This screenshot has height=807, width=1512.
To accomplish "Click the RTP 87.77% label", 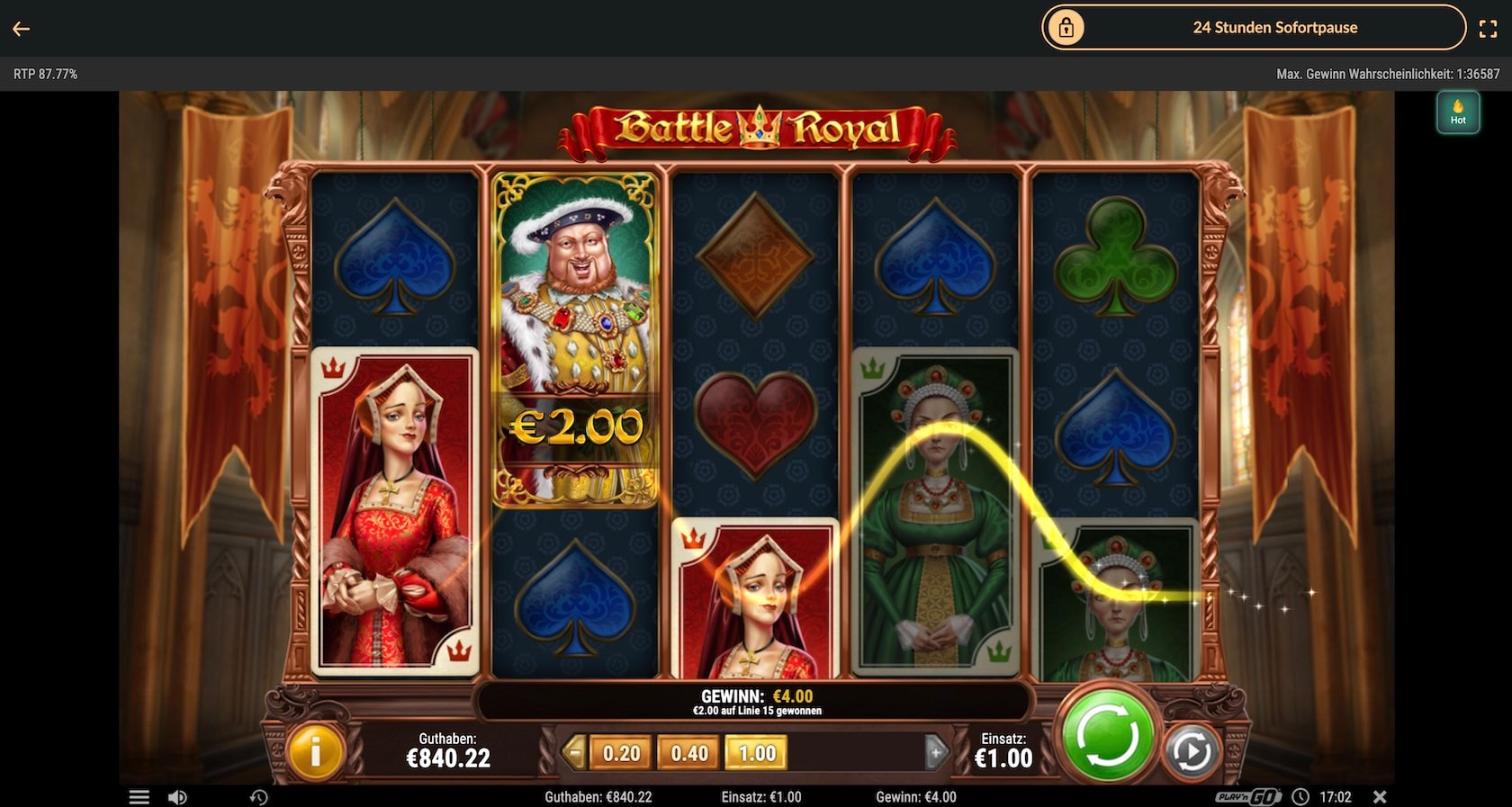I will [x=46, y=73].
